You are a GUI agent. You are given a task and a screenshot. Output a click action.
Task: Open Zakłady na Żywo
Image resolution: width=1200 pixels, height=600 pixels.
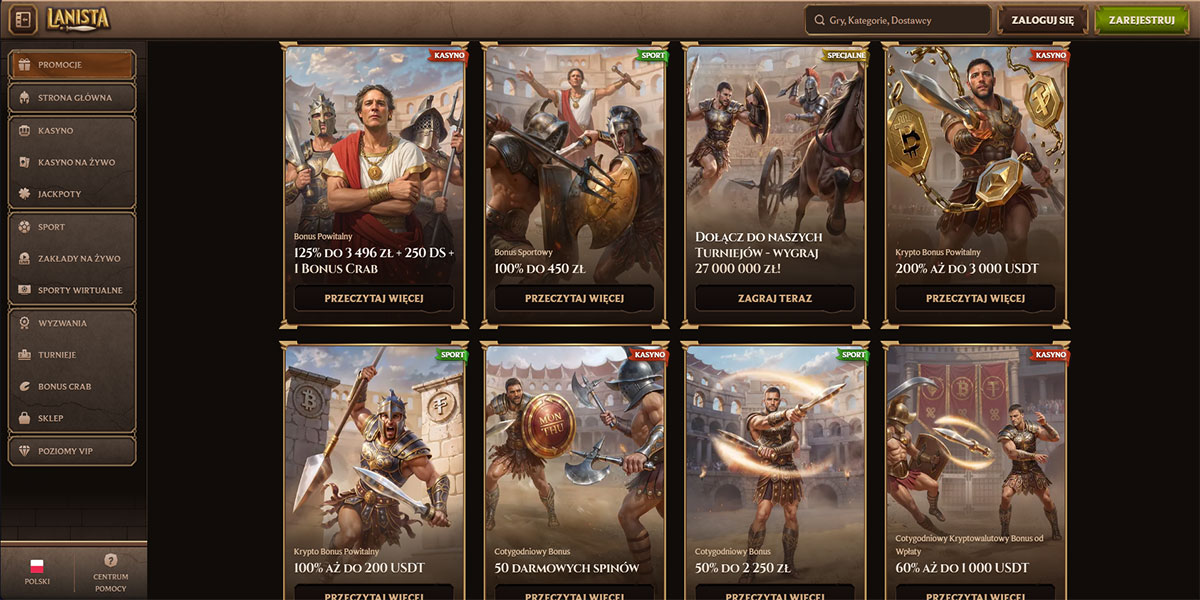click(71, 258)
